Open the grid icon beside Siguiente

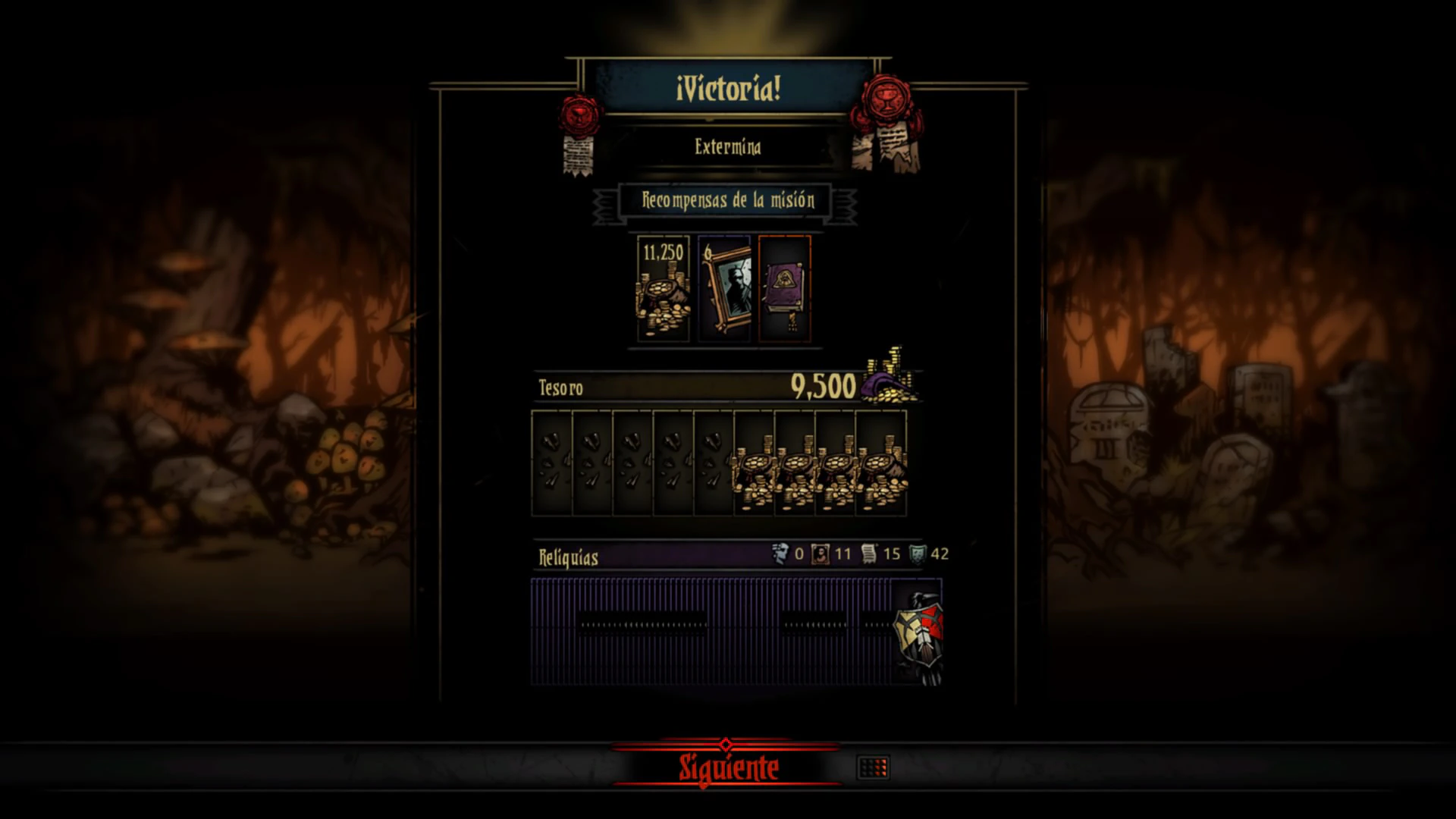[873, 767]
